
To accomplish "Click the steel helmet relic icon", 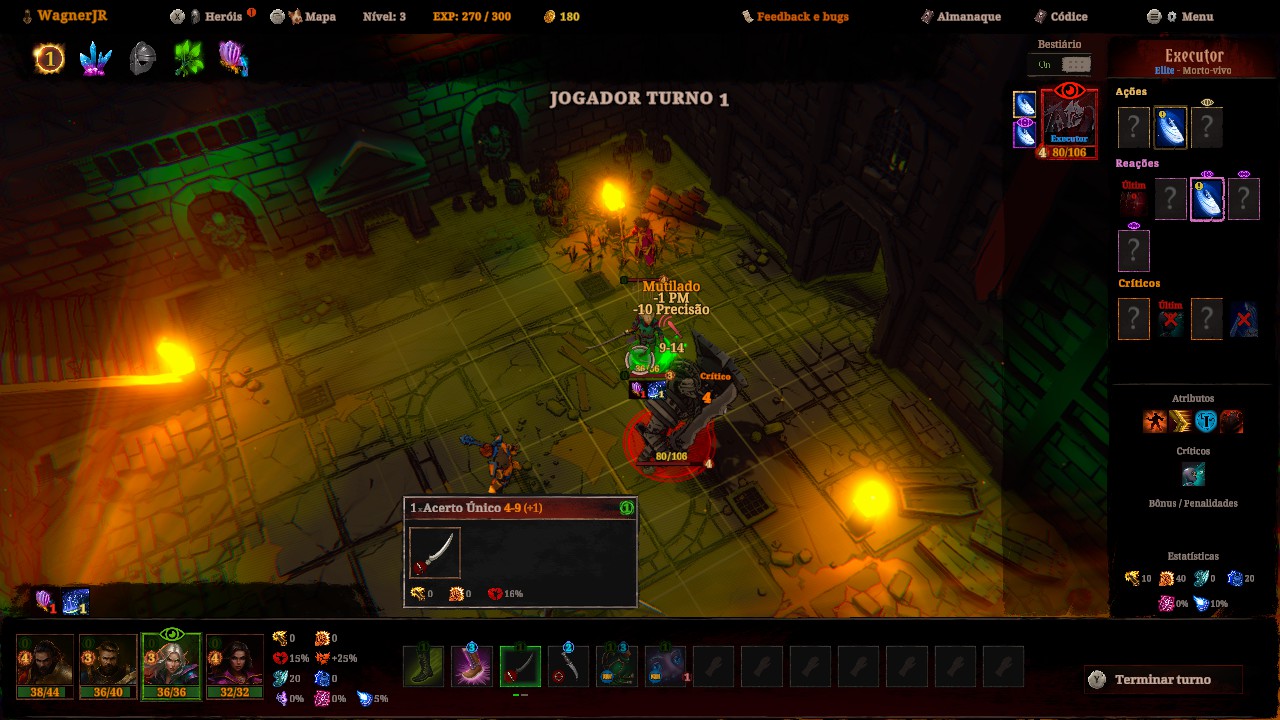I will point(143,59).
